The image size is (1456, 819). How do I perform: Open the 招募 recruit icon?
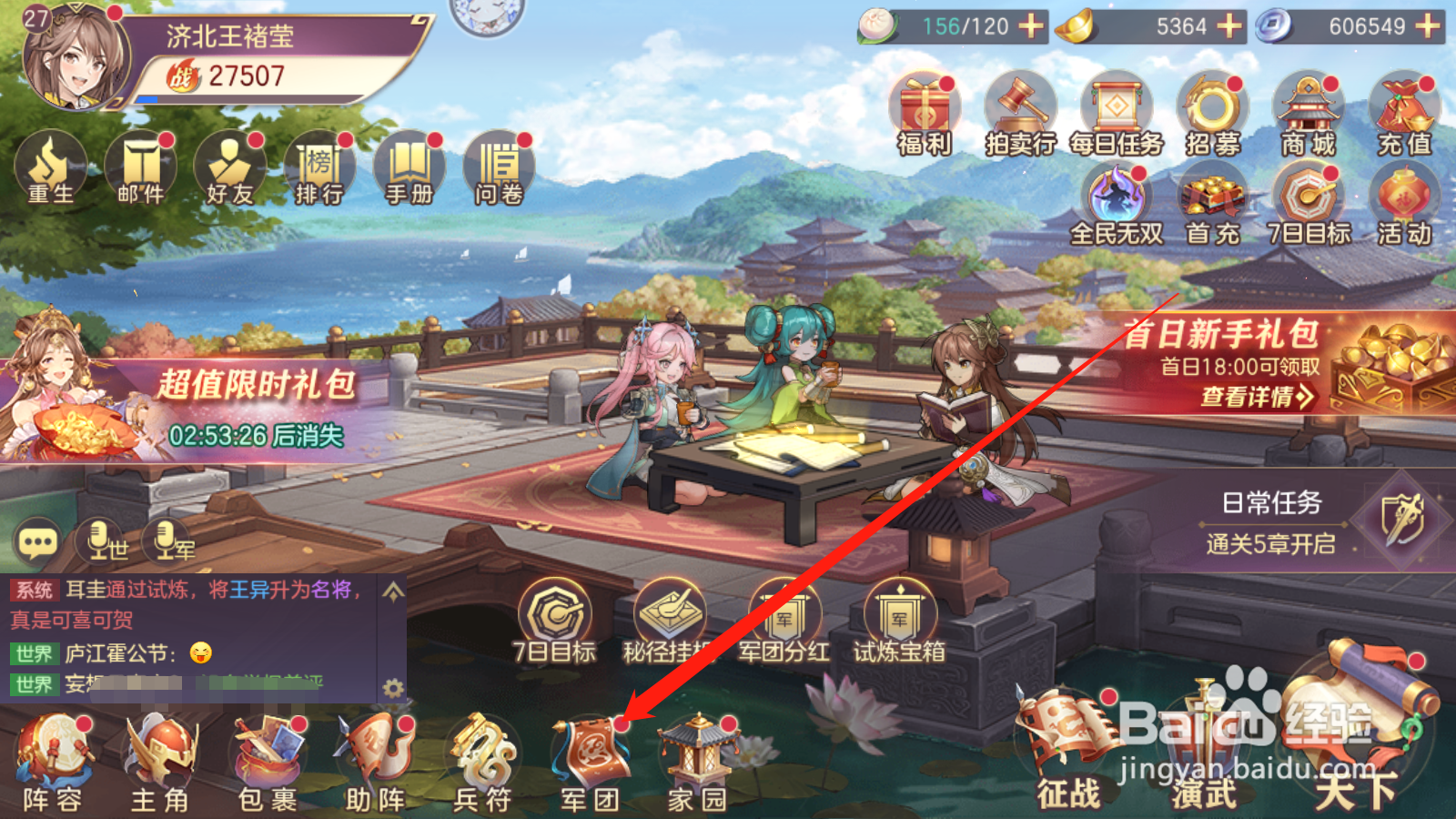pos(1212,109)
